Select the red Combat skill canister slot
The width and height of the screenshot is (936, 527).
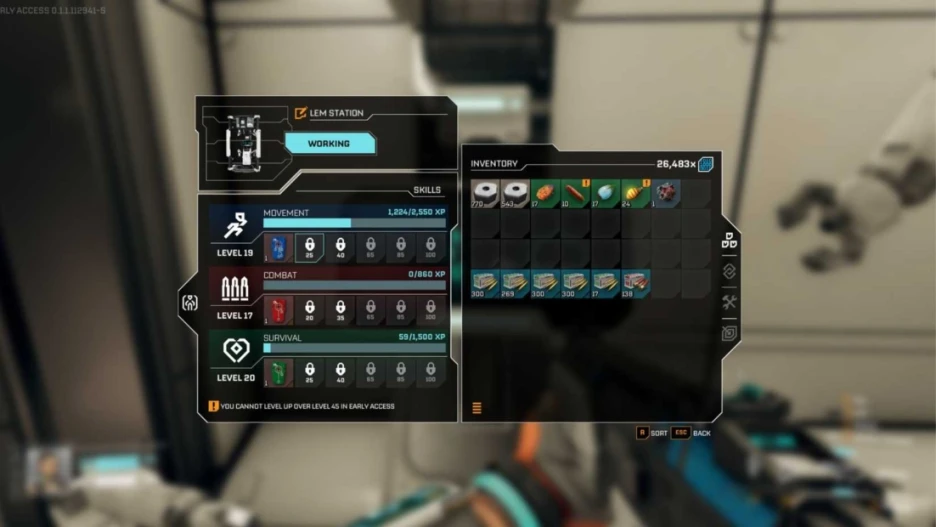(x=280, y=310)
